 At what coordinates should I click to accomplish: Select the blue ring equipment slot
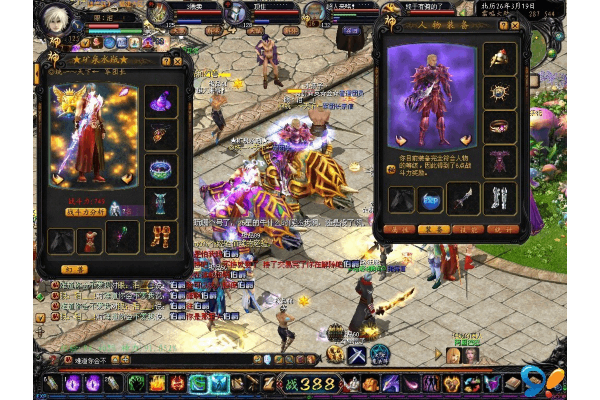pos(161,167)
